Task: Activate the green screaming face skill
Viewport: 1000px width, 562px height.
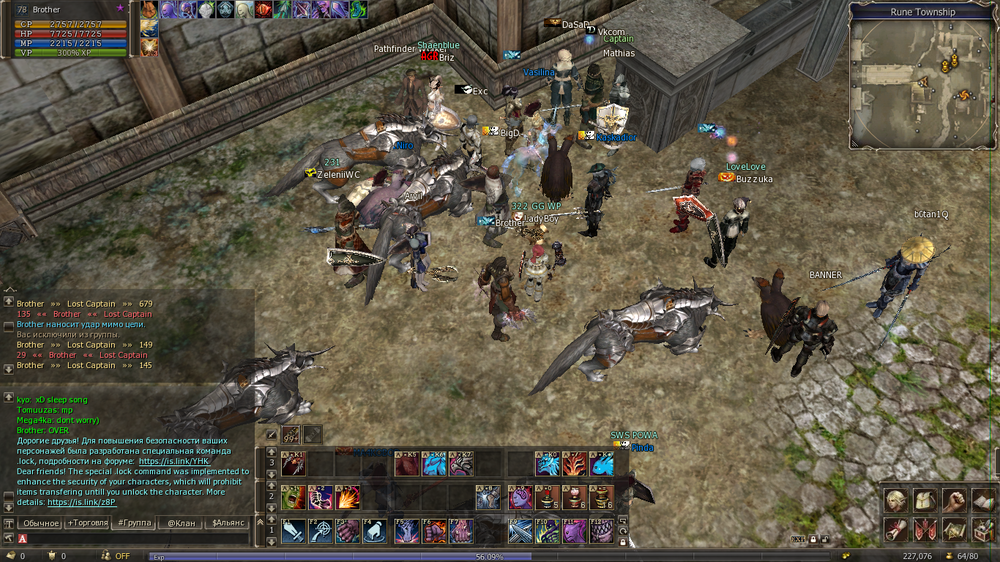Action: pyautogui.click(x=294, y=497)
